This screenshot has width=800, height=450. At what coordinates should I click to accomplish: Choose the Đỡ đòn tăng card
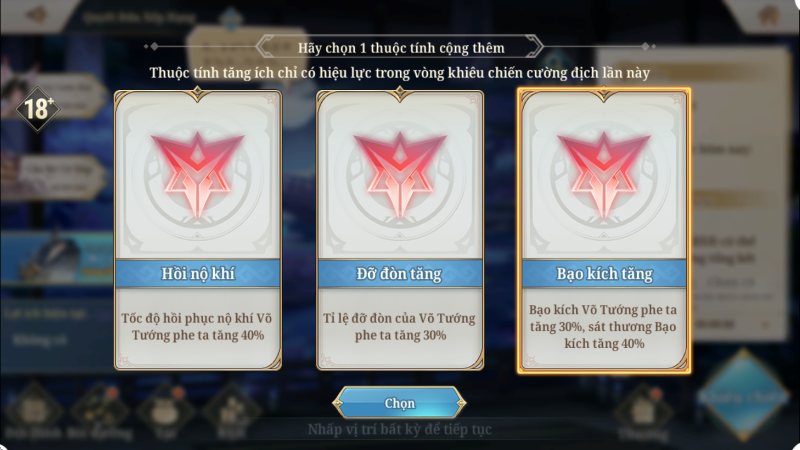point(400,230)
